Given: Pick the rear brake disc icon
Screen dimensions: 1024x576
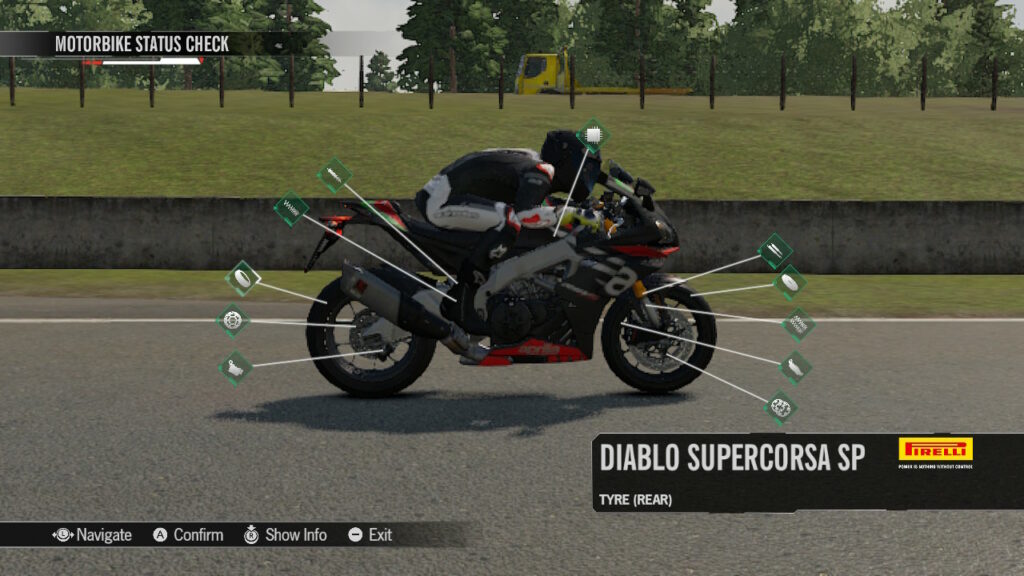Looking at the screenshot, I should (x=233, y=321).
